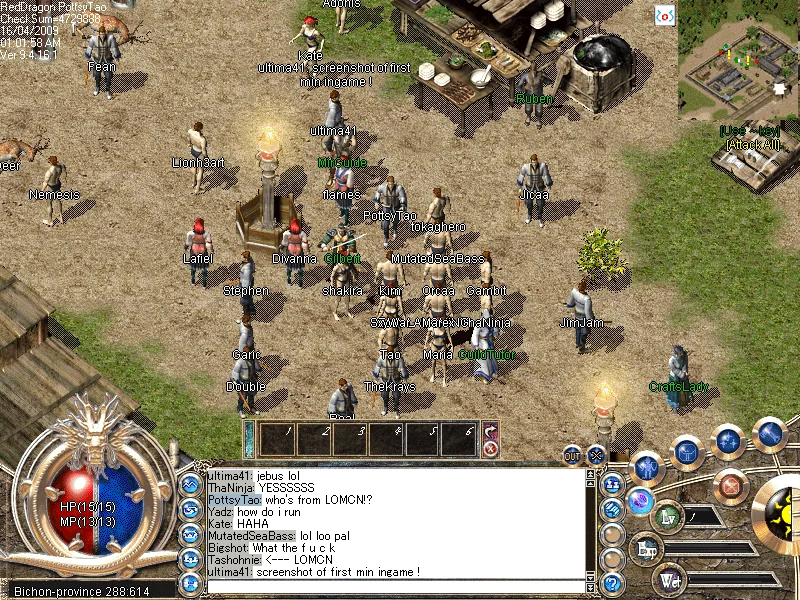Open the bag round button
The height and width of the screenshot is (600, 800).
[687, 452]
